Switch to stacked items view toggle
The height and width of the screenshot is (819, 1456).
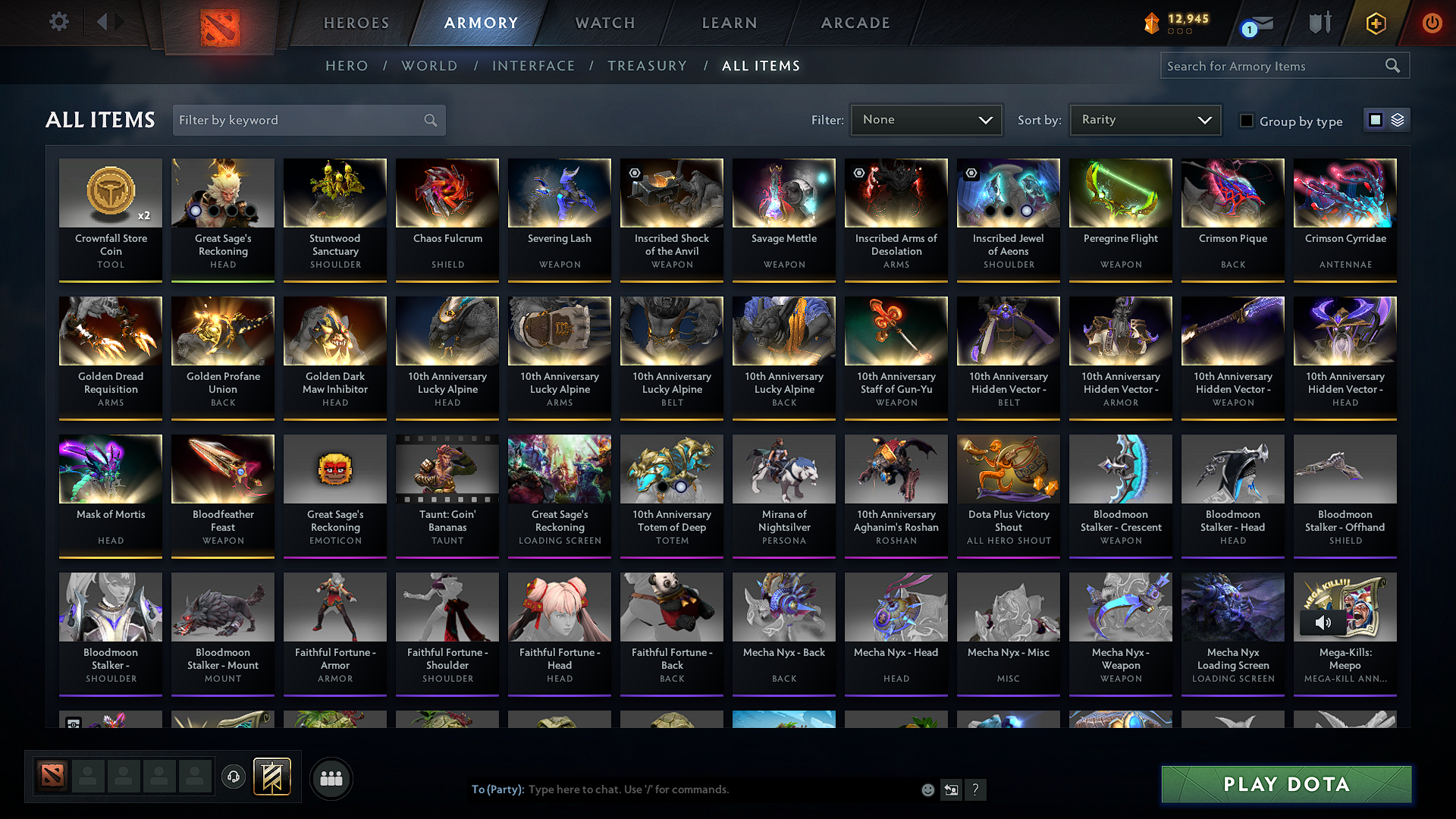coord(1398,119)
